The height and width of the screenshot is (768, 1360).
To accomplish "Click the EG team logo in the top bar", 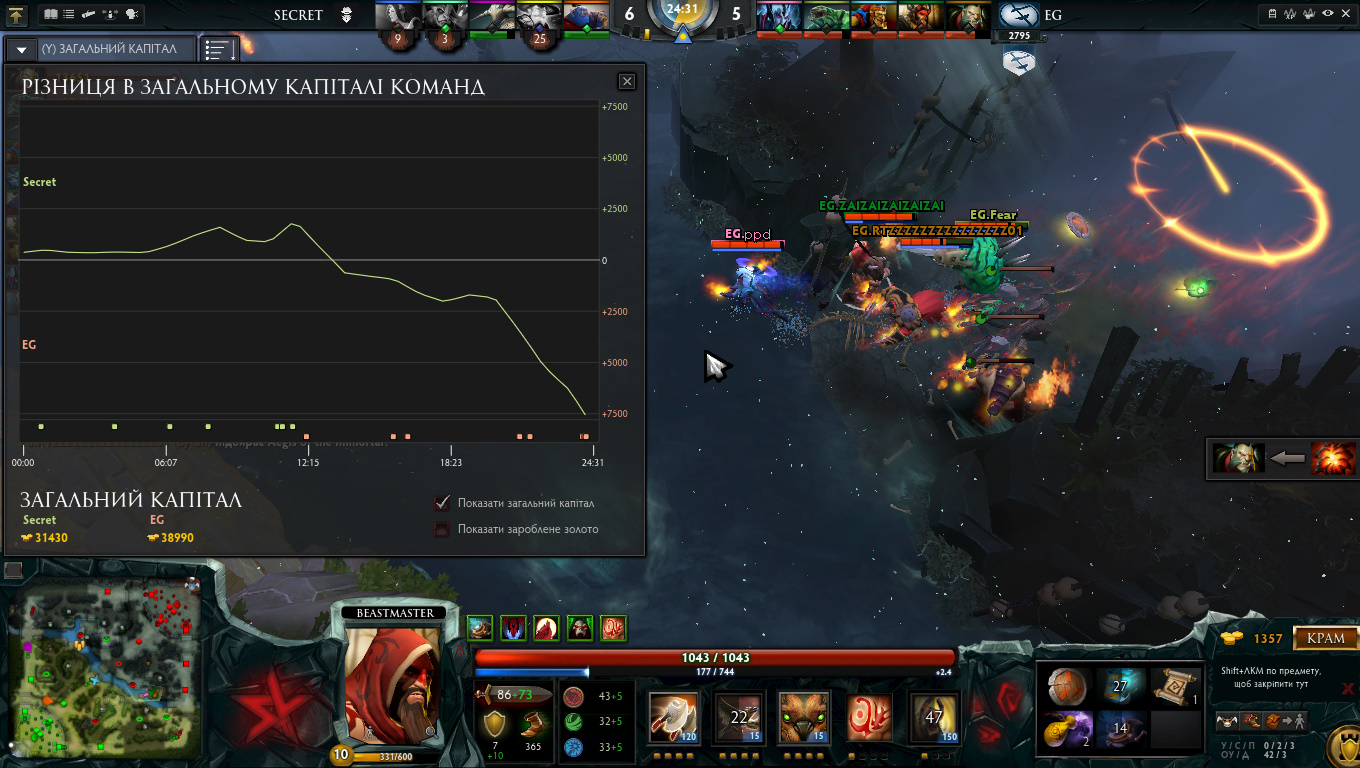I will [1017, 16].
